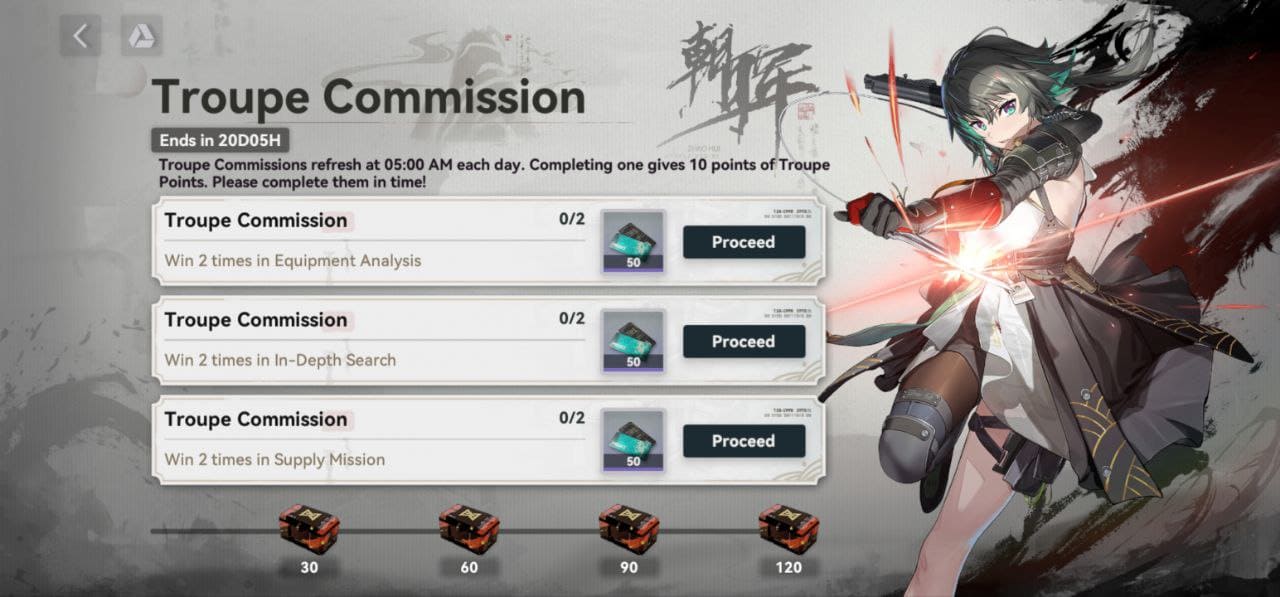Viewport: 1280px width, 597px height.
Task: Go back using the arrow button
Action: point(80,37)
